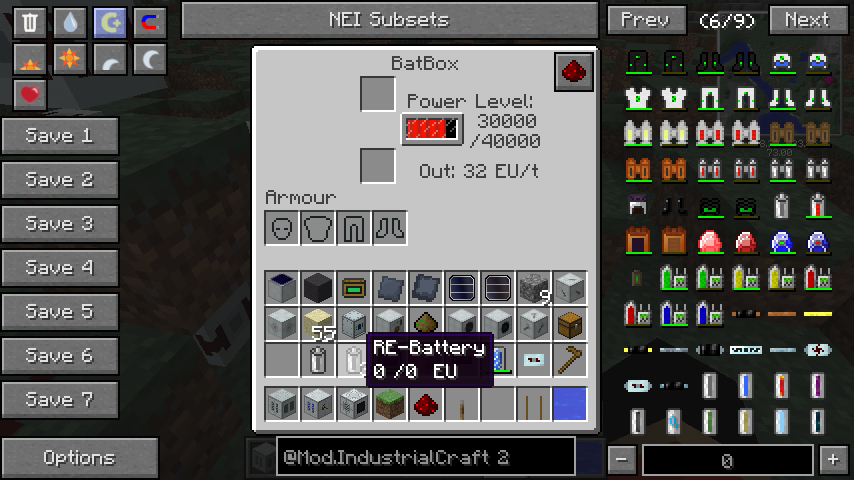Open the NEI Subsets dropdown
This screenshot has height=480, width=854.
click(x=389, y=20)
